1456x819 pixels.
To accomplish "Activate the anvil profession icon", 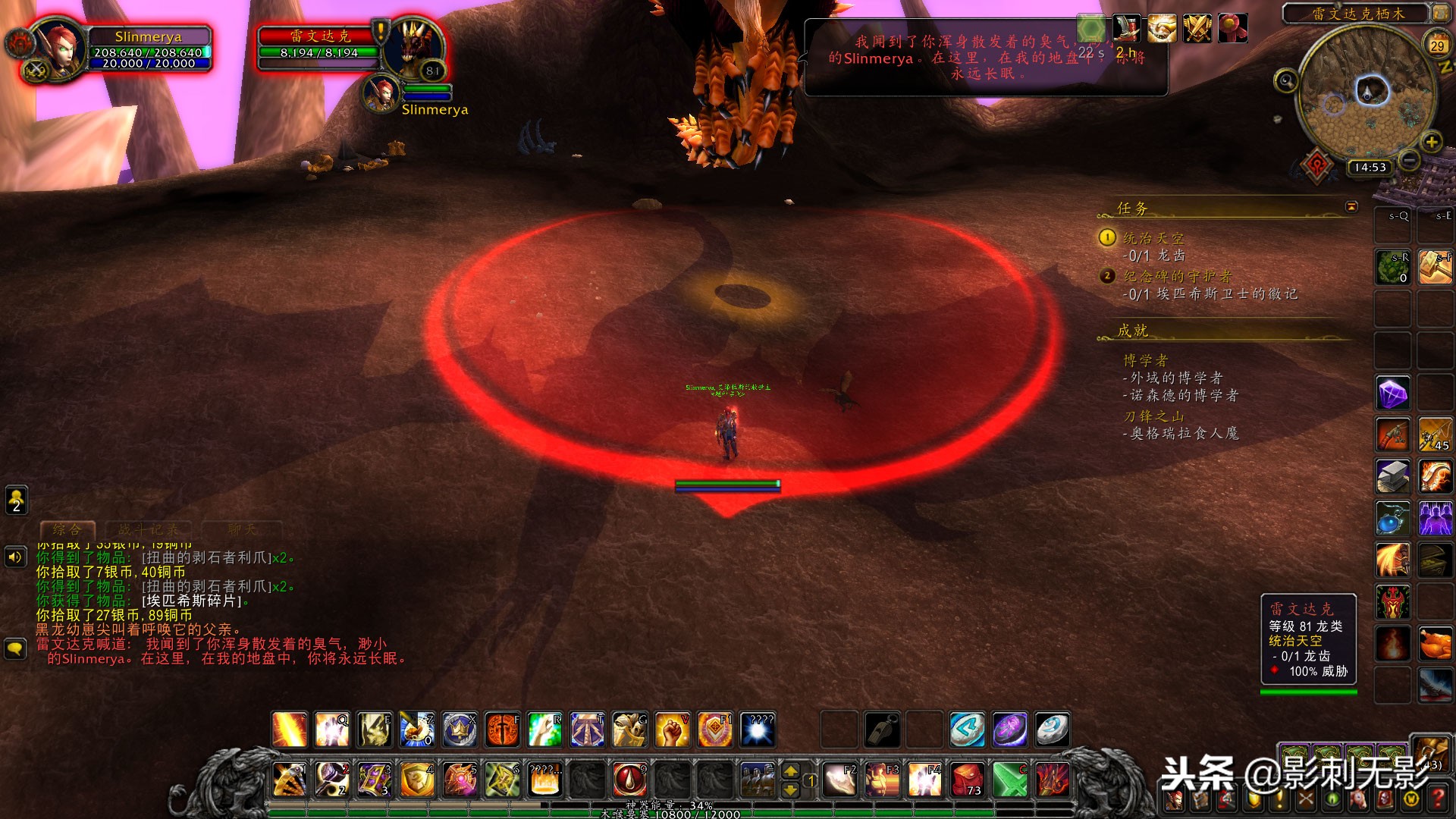I will [1393, 476].
